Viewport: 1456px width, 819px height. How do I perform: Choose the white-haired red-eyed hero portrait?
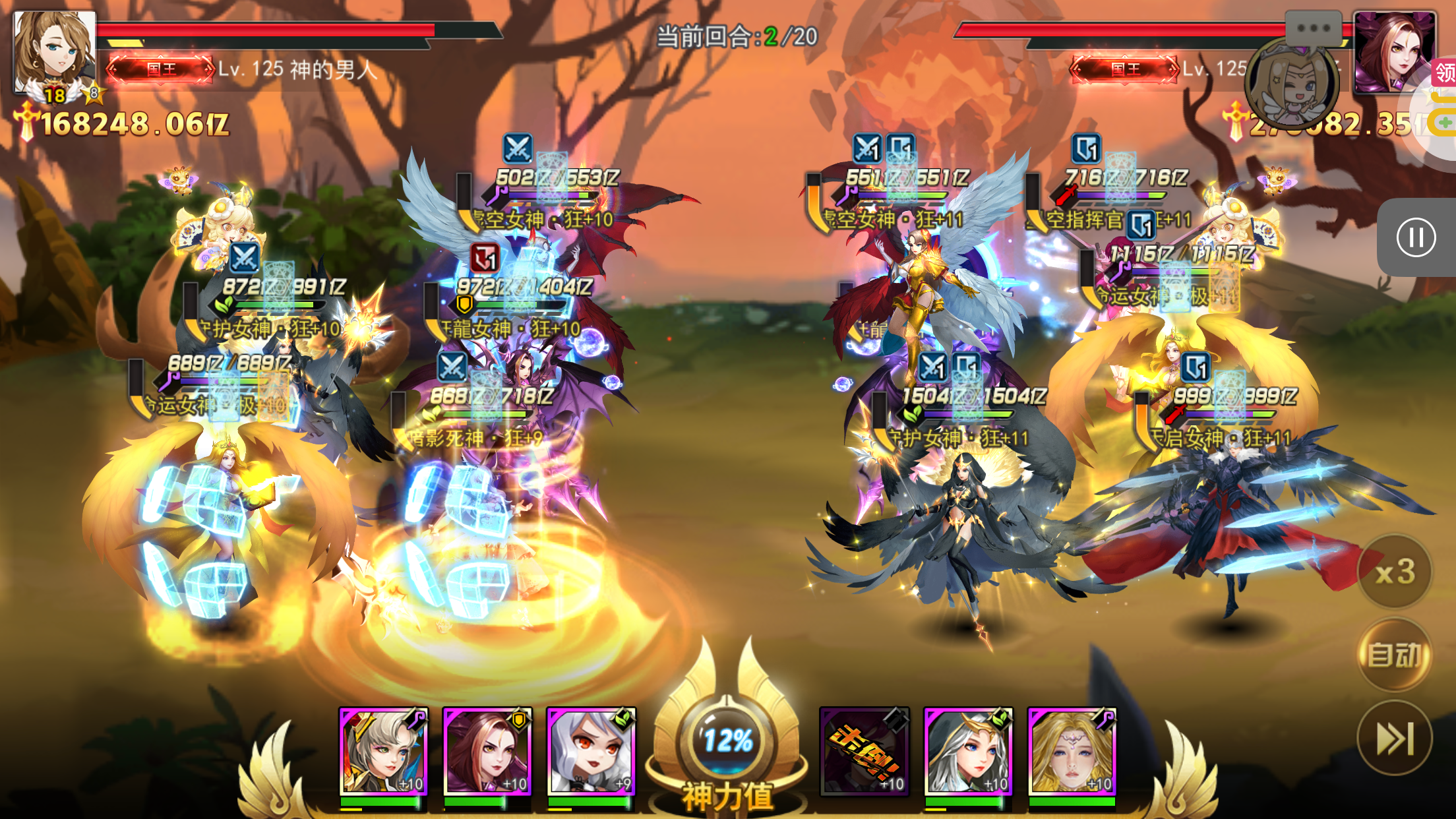591,751
